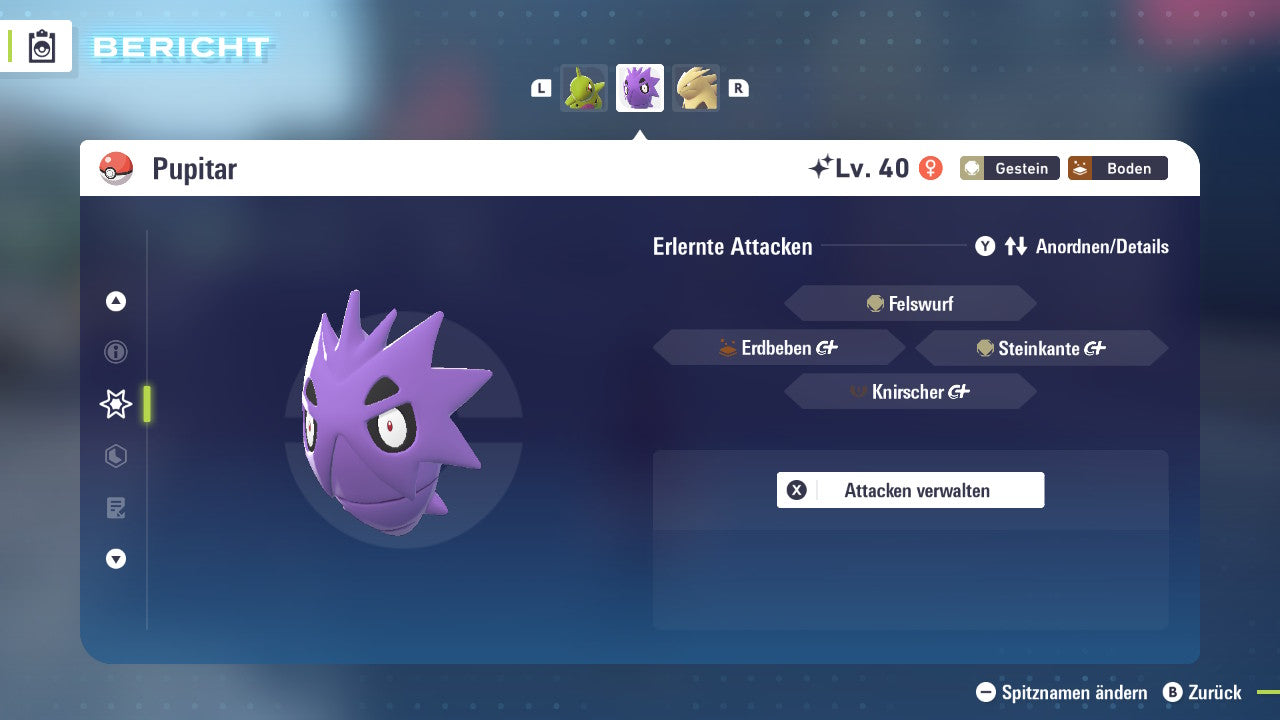Select the Pupitar thumbnail at the top
This screenshot has height=720, width=1280.
[x=640, y=87]
